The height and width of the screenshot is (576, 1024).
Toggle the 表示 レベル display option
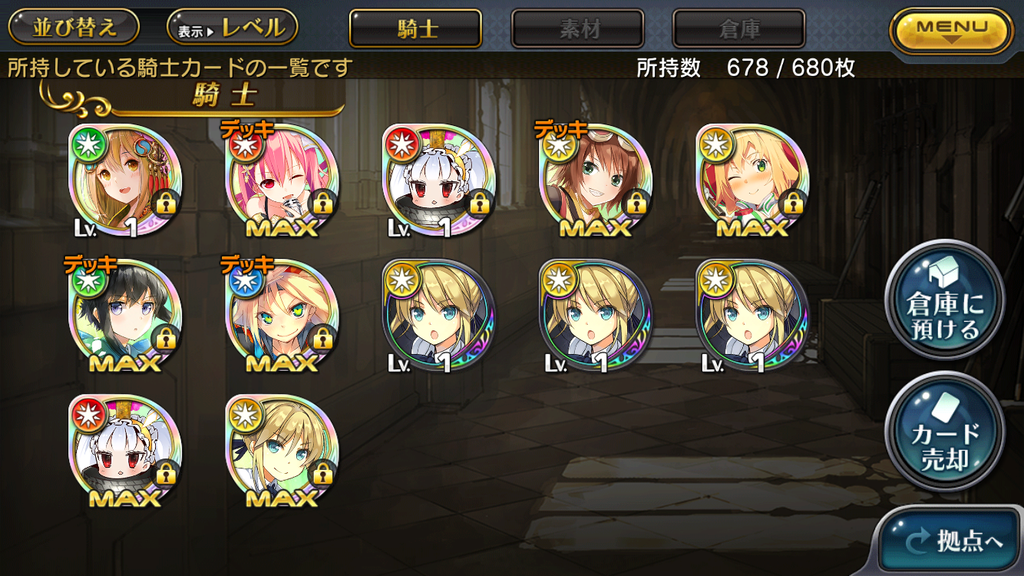coord(232,28)
